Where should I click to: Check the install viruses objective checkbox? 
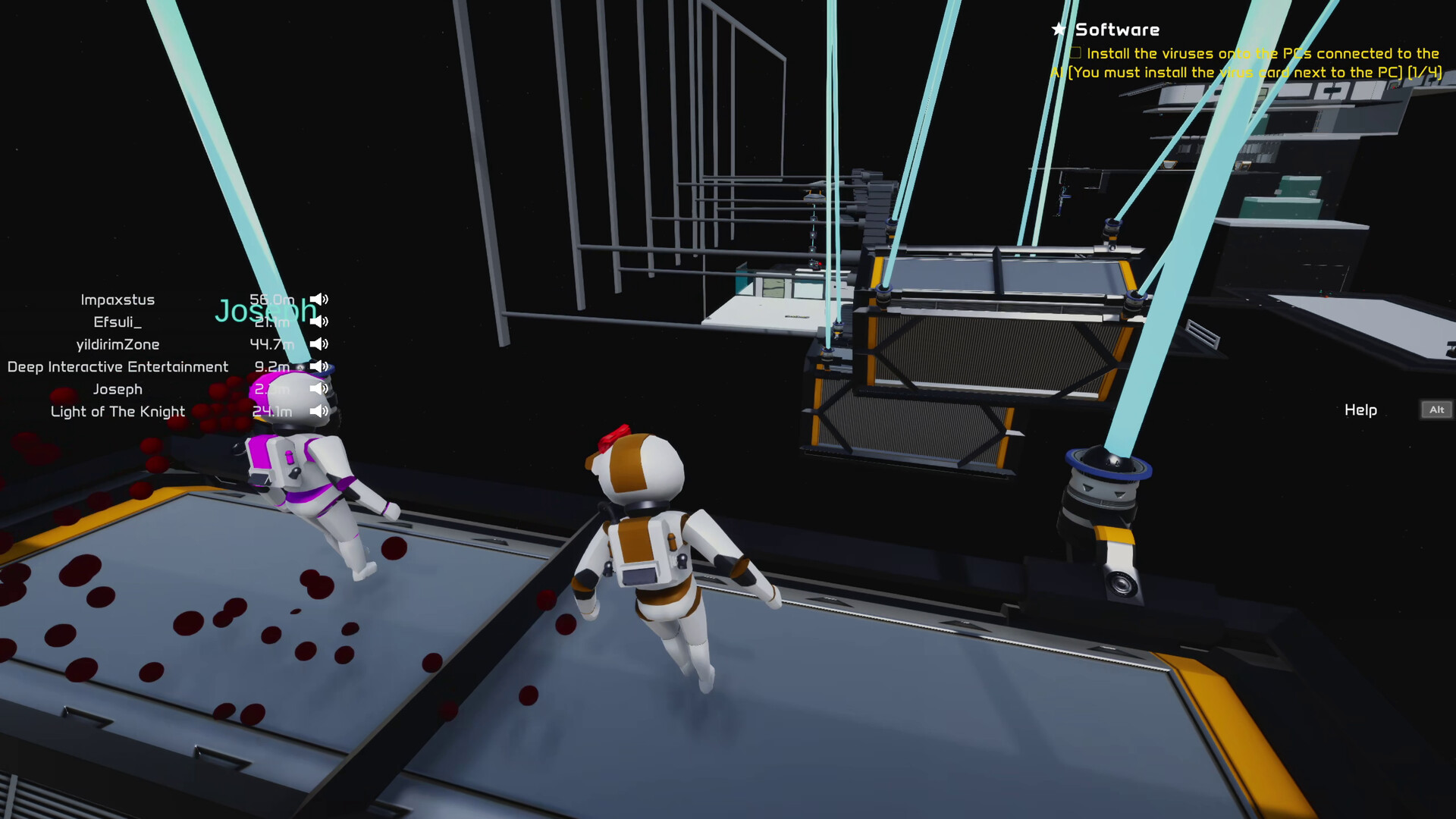(1075, 52)
